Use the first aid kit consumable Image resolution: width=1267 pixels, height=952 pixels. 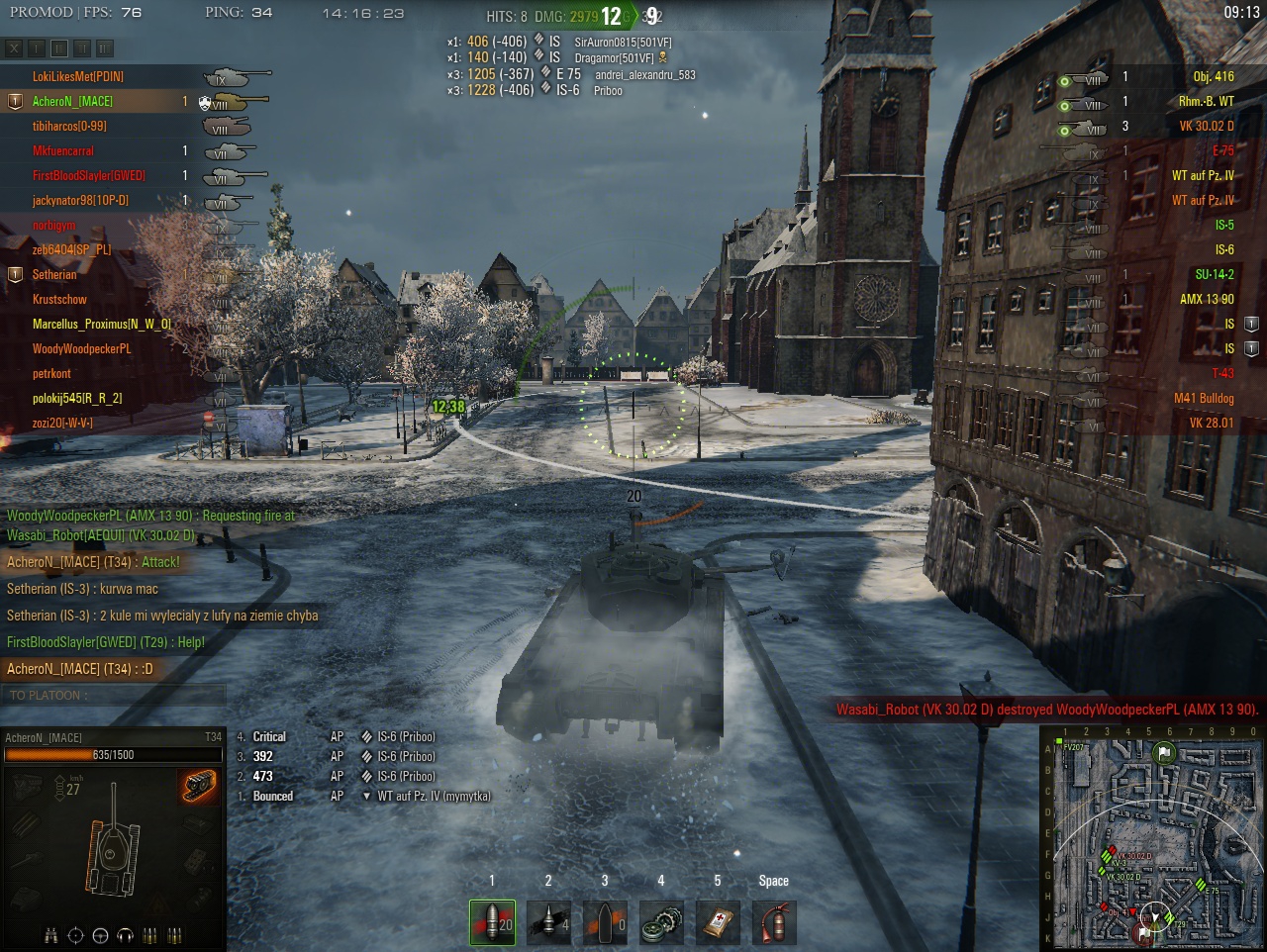tap(718, 922)
